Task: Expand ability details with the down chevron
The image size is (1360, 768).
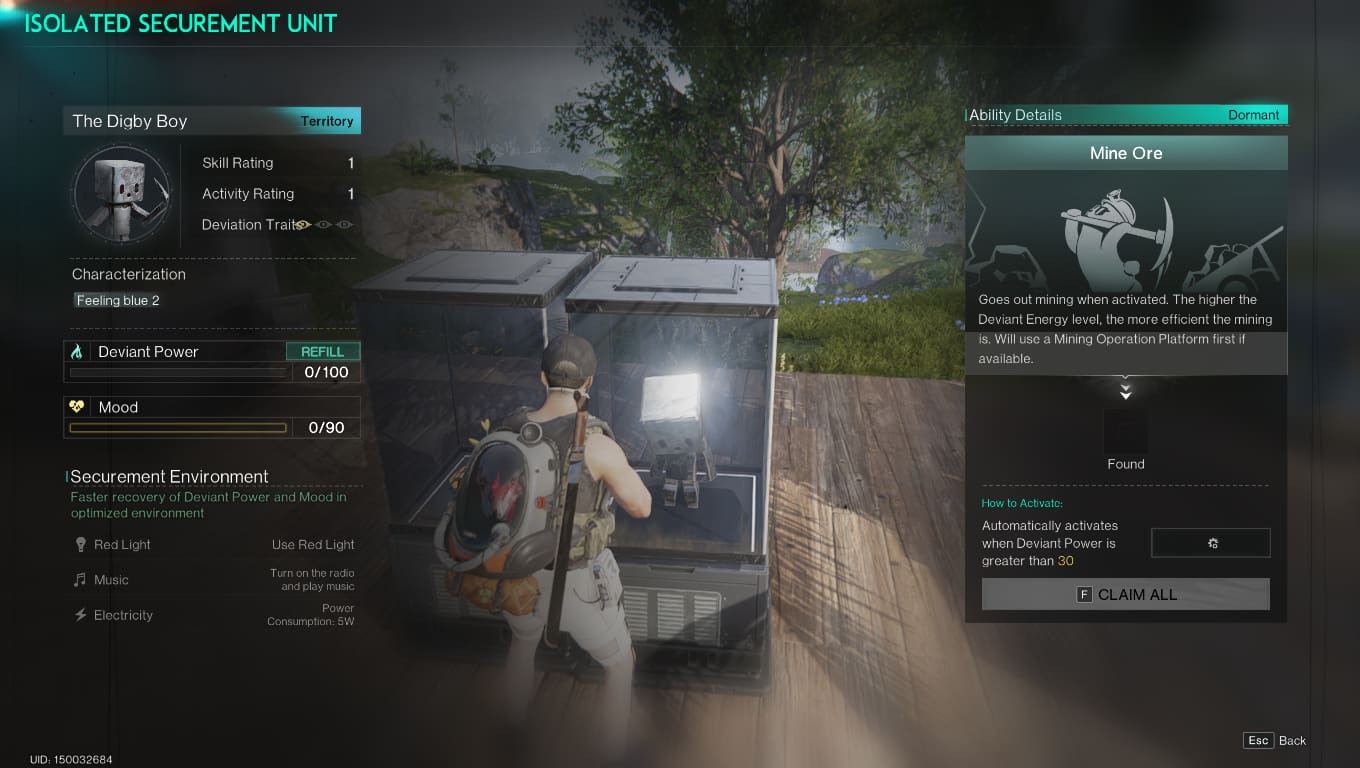Action: click(1126, 391)
